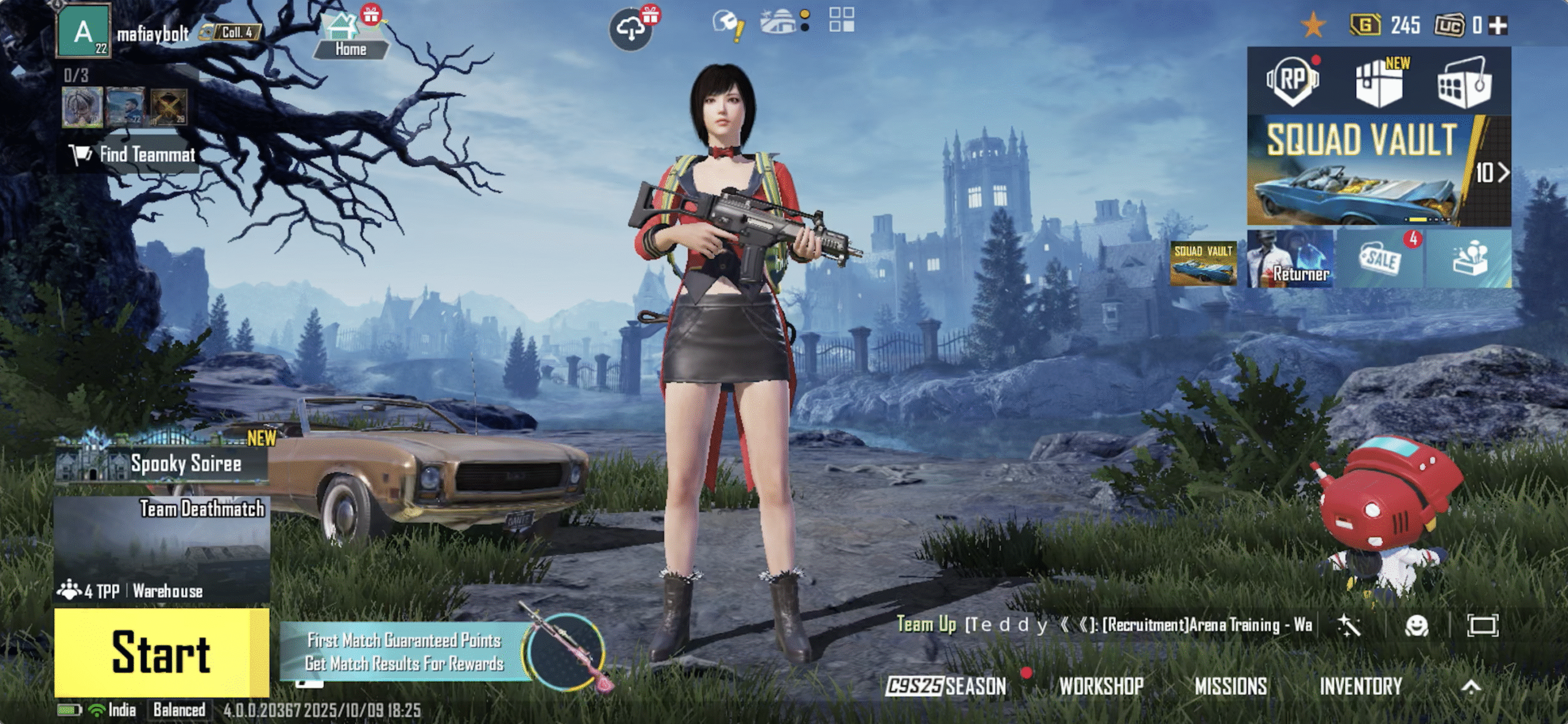1568x724 pixels.
Task: Add UC with the plus button
Action: click(x=1498, y=26)
